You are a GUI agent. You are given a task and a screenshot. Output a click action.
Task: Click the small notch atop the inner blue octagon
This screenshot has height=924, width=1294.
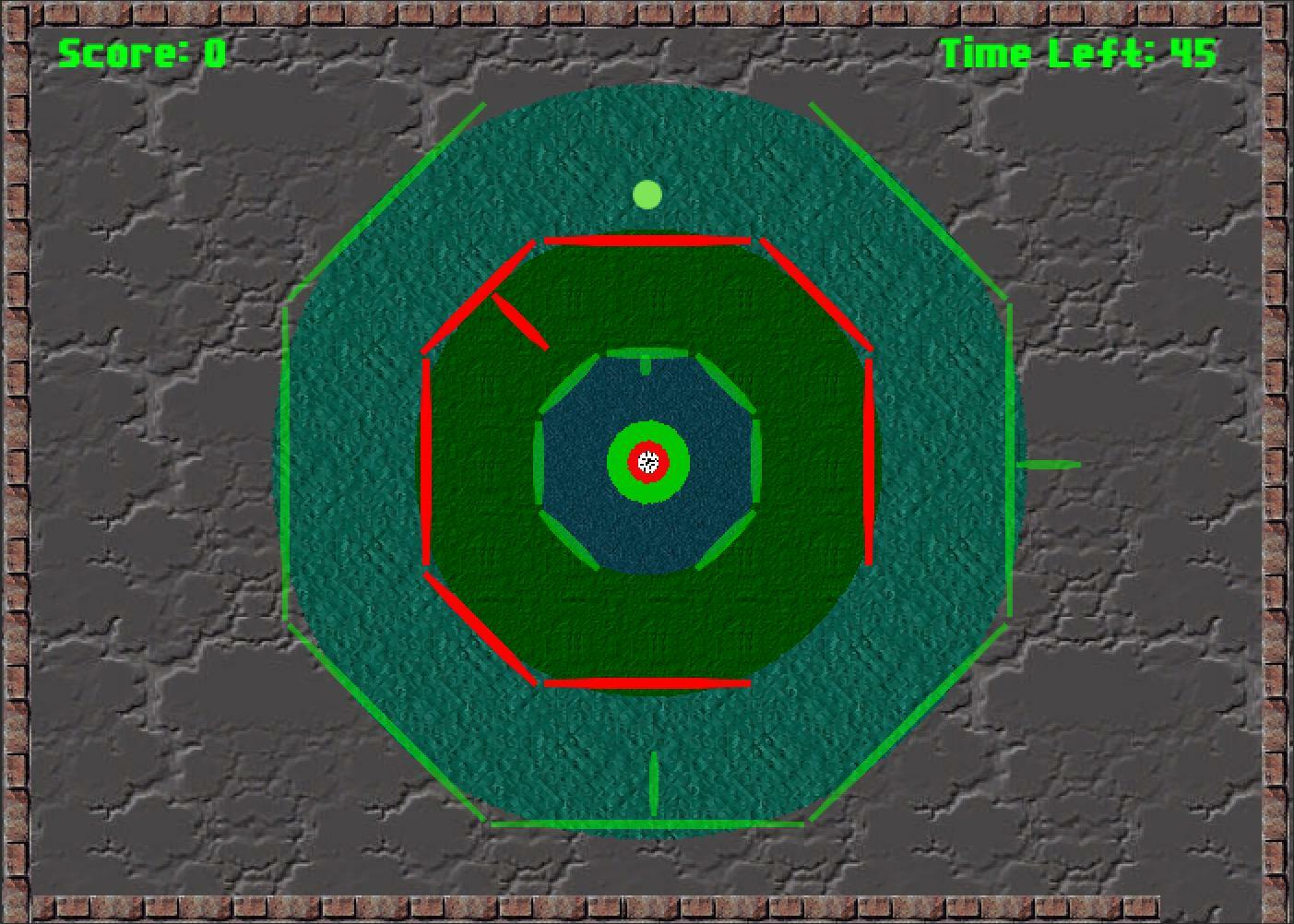[x=644, y=363]
